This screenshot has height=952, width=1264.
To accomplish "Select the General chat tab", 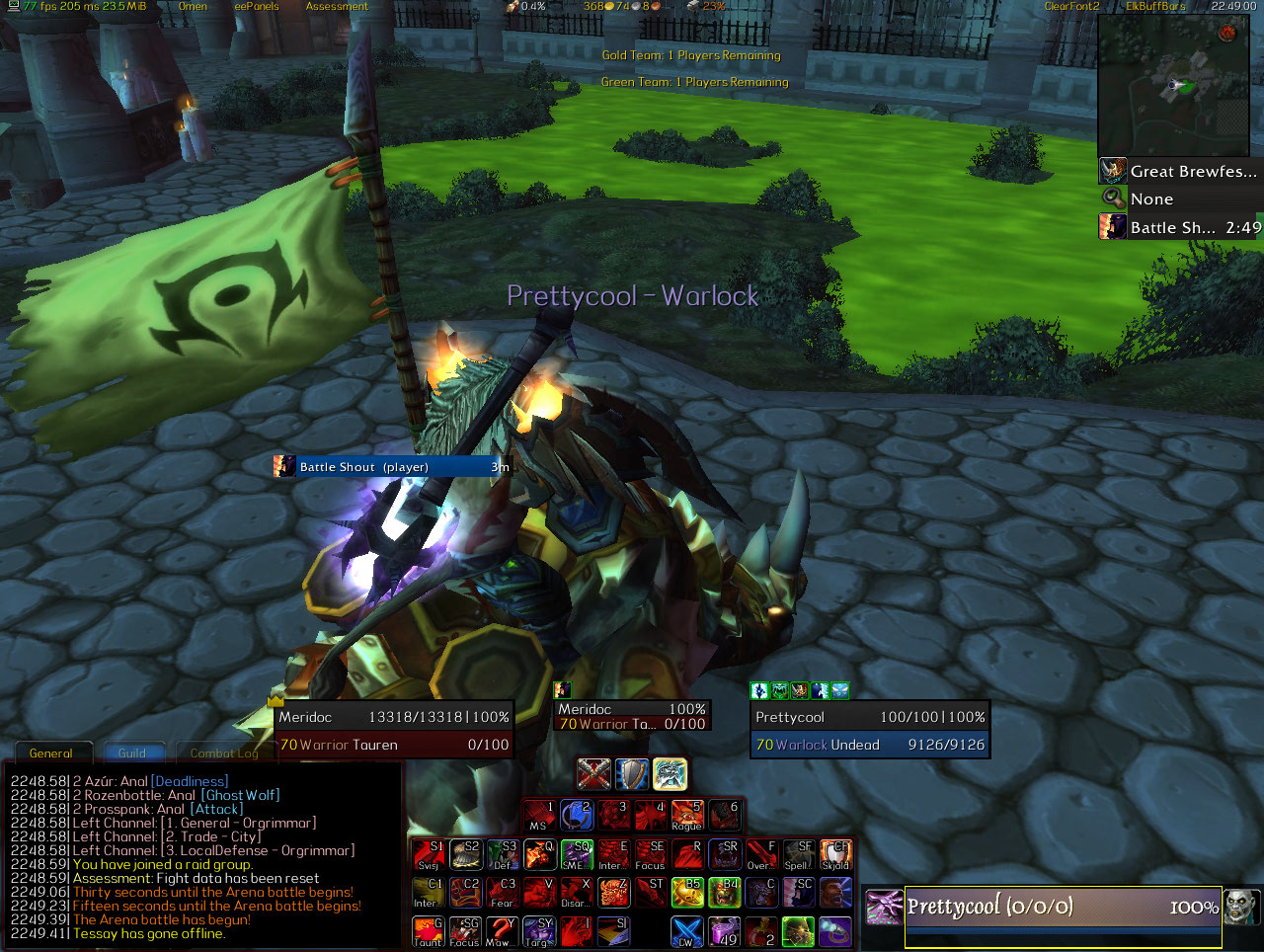I will [x=50, y=753].
